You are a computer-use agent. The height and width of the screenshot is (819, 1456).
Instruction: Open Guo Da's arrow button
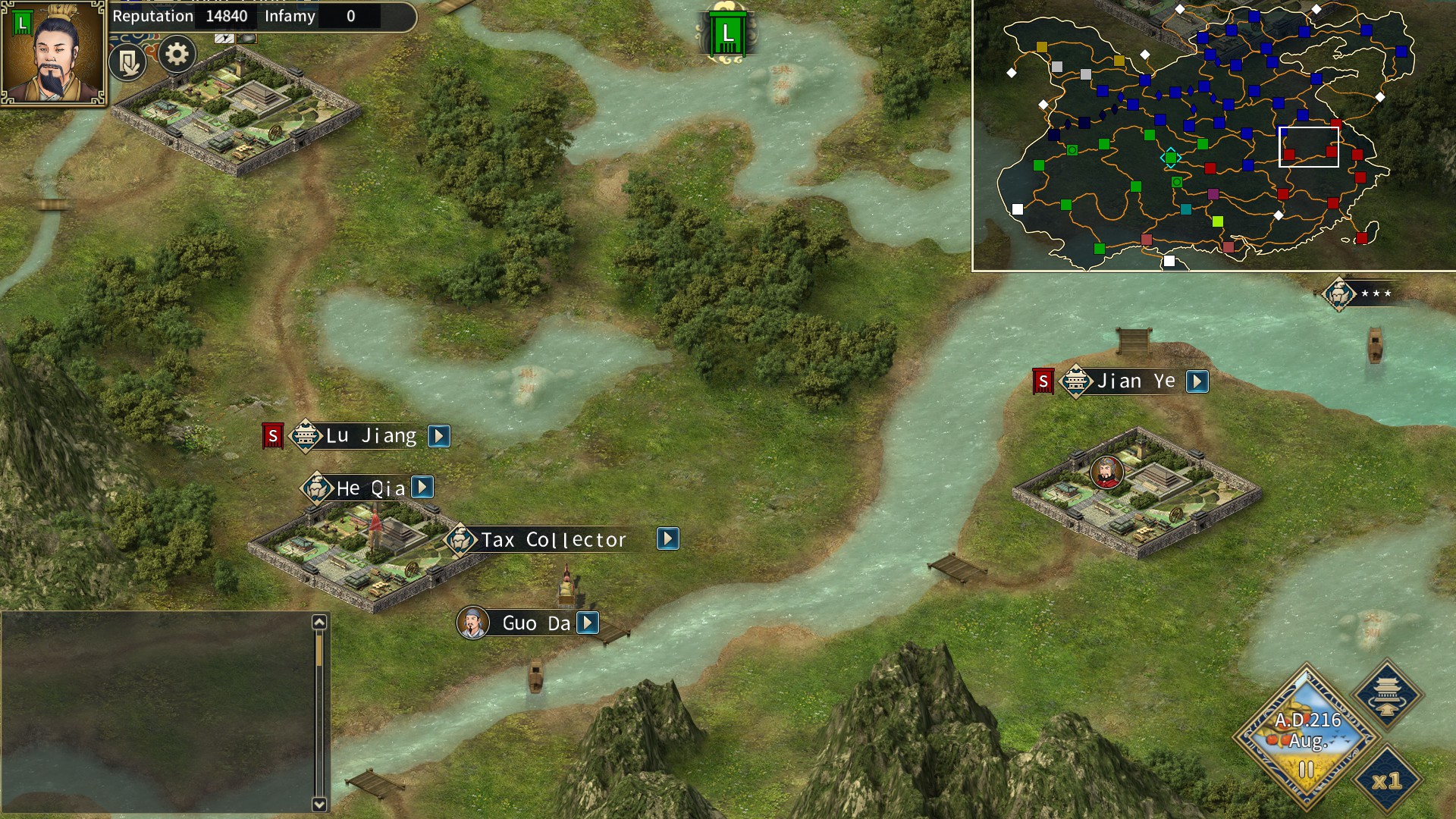(588, 623)
